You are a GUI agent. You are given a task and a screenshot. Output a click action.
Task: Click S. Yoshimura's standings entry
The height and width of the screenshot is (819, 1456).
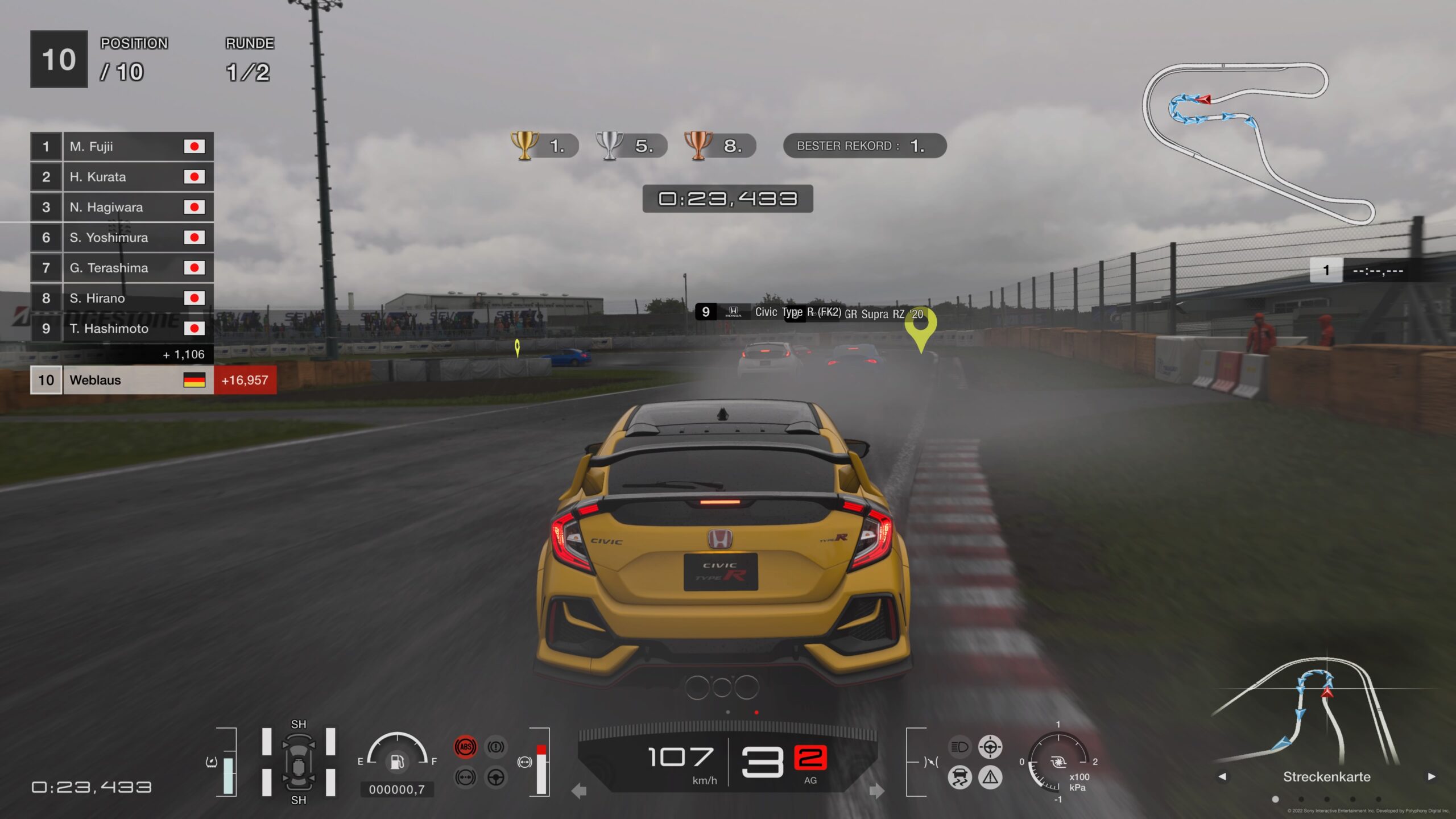coord(122,237)
